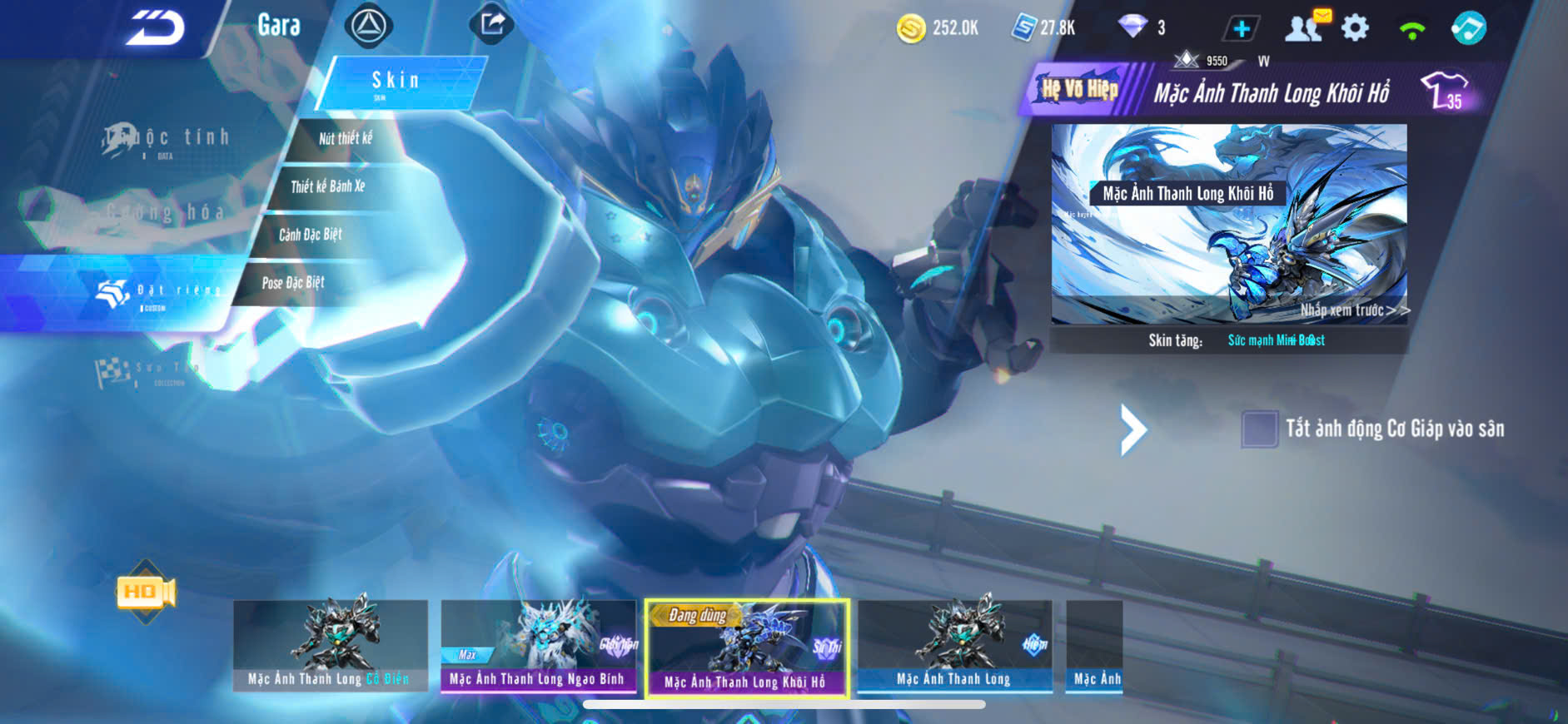The width and height of the screenshot is (1568, 724).
Task: Open the friends icon with mail badge
Action: click(x=1305, y=27)
